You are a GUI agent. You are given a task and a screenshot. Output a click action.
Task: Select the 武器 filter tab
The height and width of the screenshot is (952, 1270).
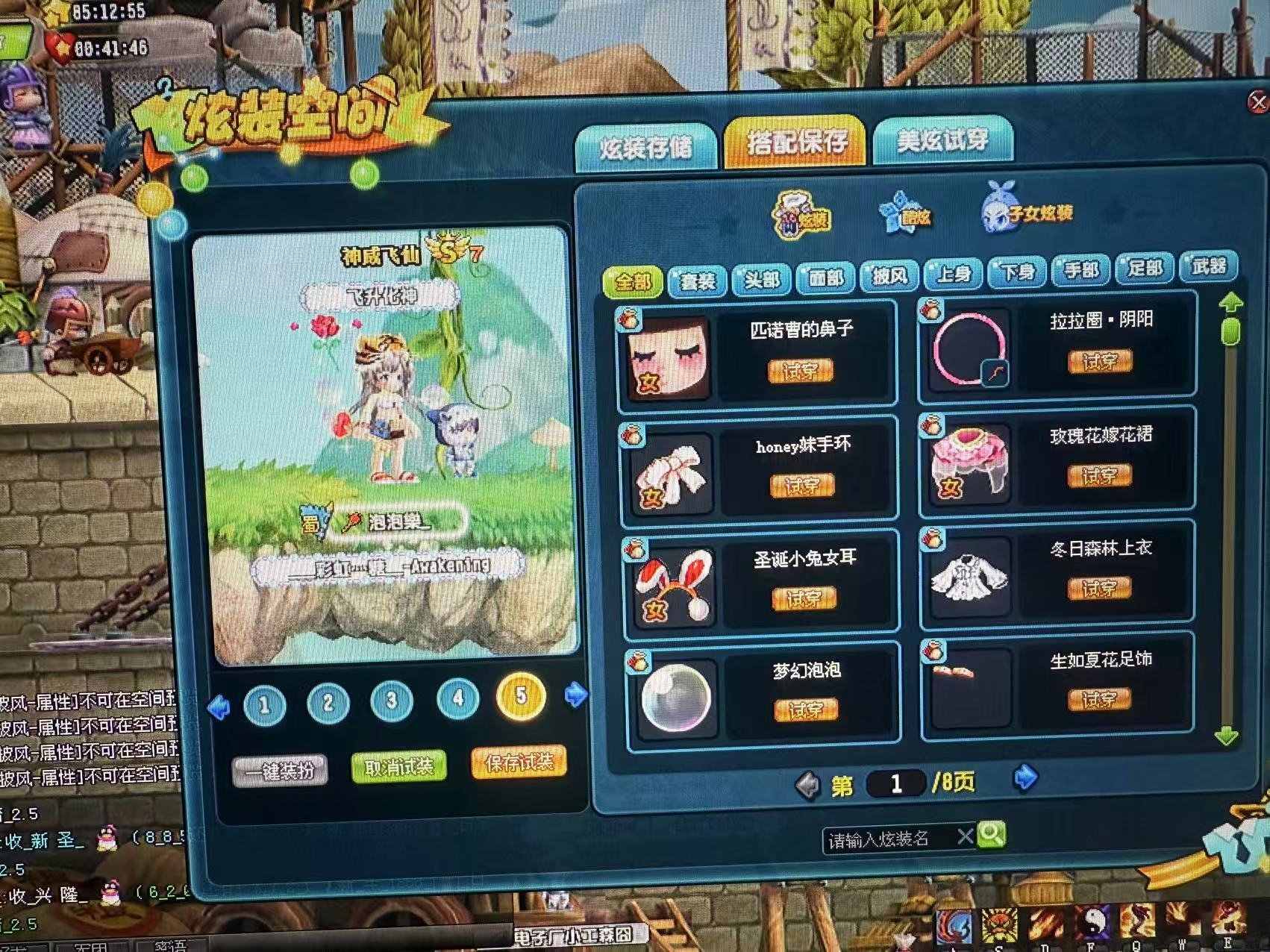[x=1208, y=266]
